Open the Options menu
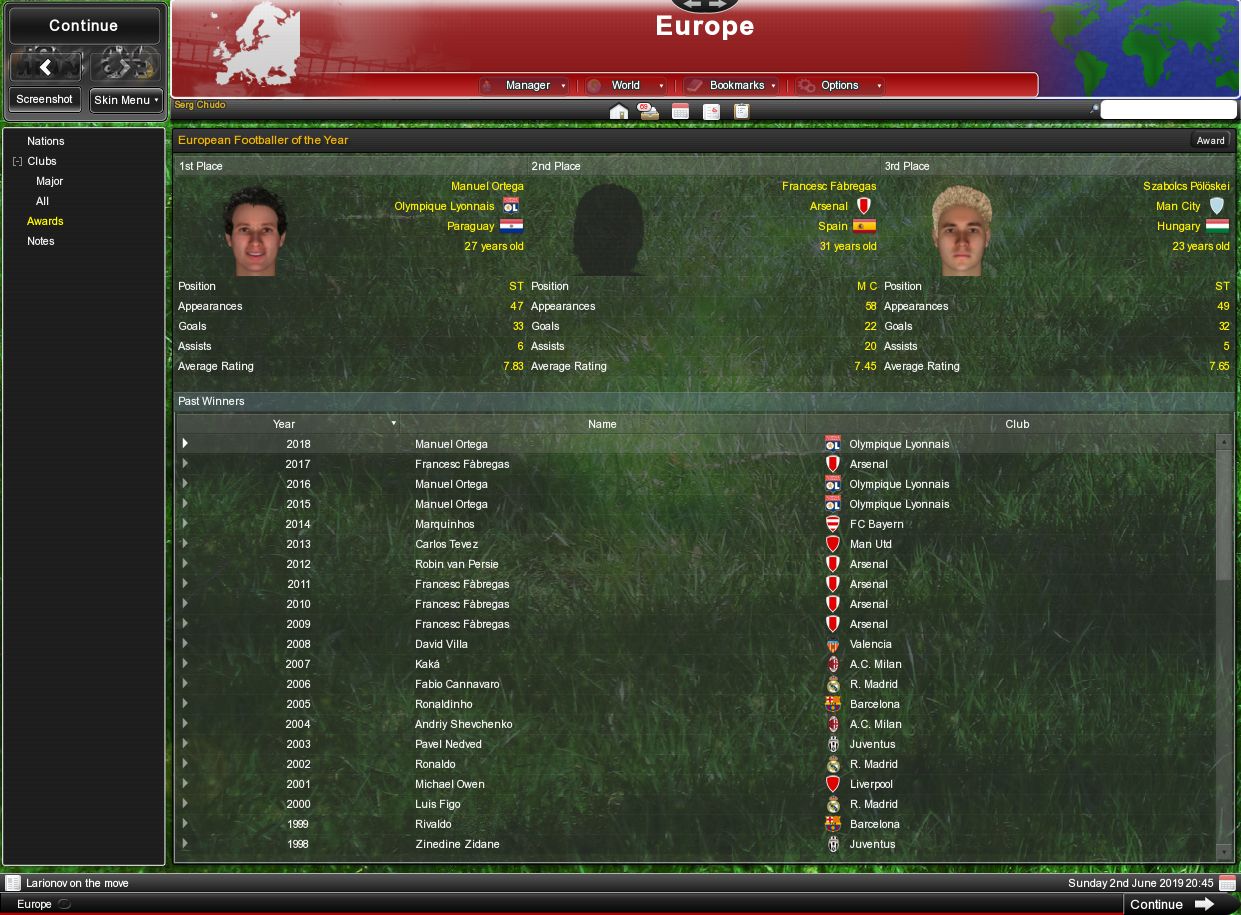The image size is (1241, 915). pyautogui.click(x=840, y=86)
